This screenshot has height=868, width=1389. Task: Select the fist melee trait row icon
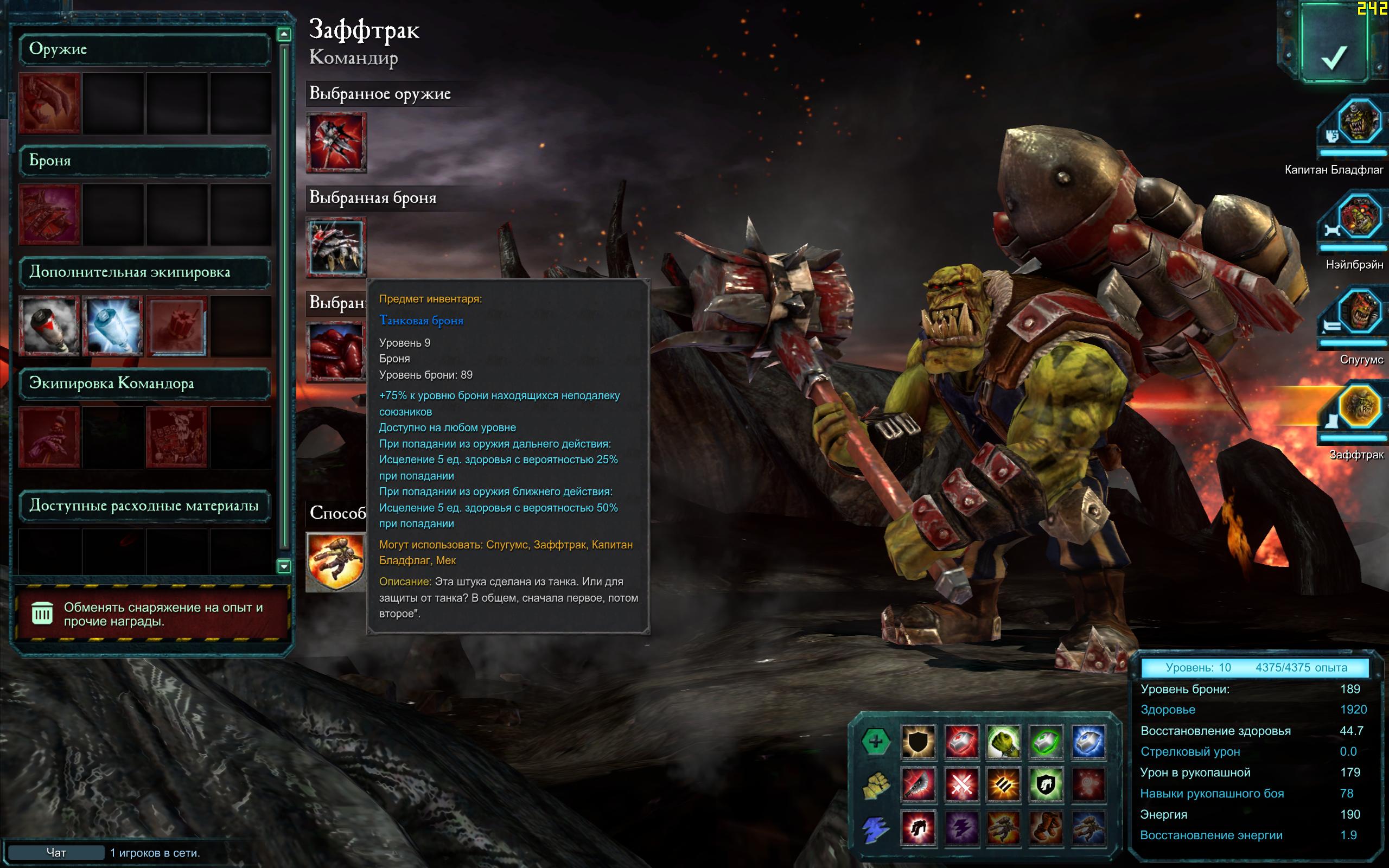pyautogui.click(x=875, y=785)
